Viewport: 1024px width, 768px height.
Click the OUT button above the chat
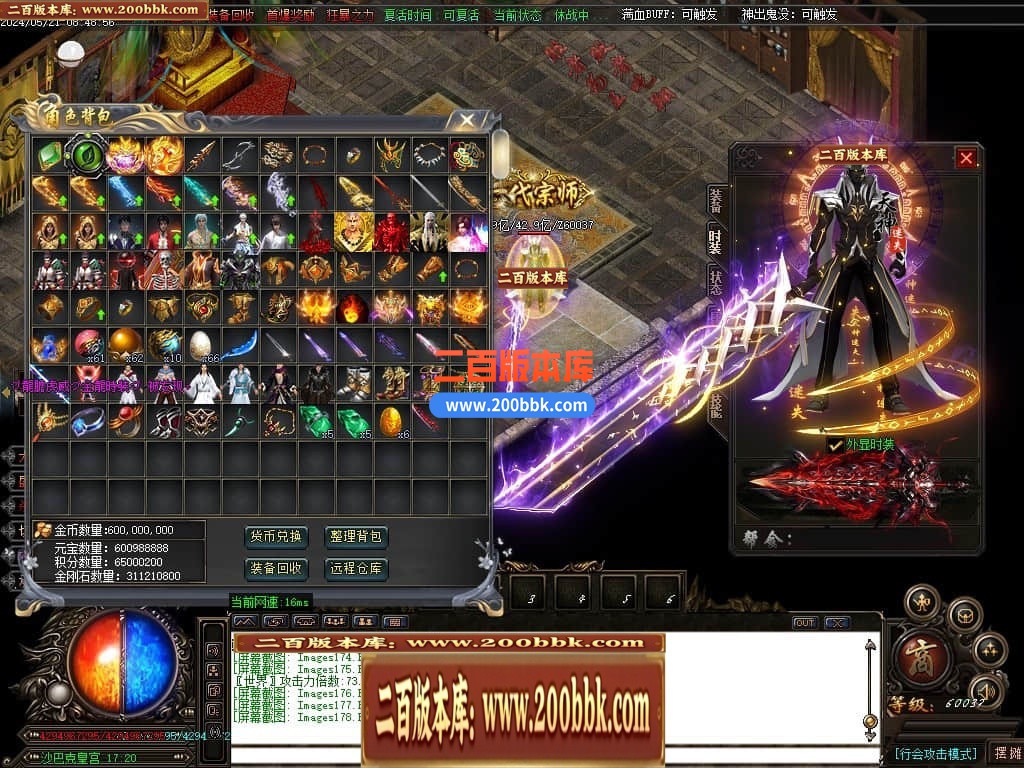(x=804, y=623)
